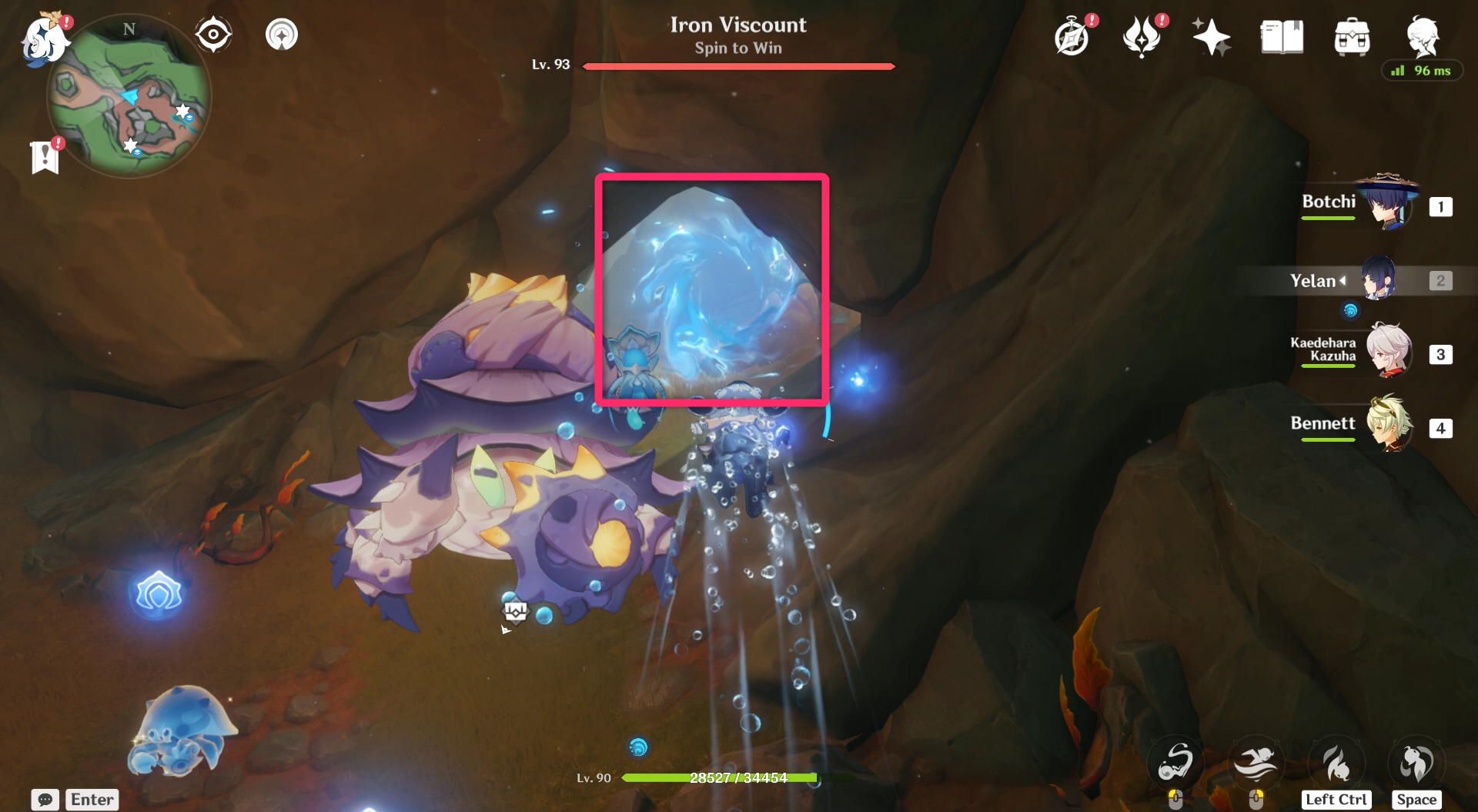Click the Enter chat button
This screenshot has width=1478, height=812.
[x=92, y=800]
